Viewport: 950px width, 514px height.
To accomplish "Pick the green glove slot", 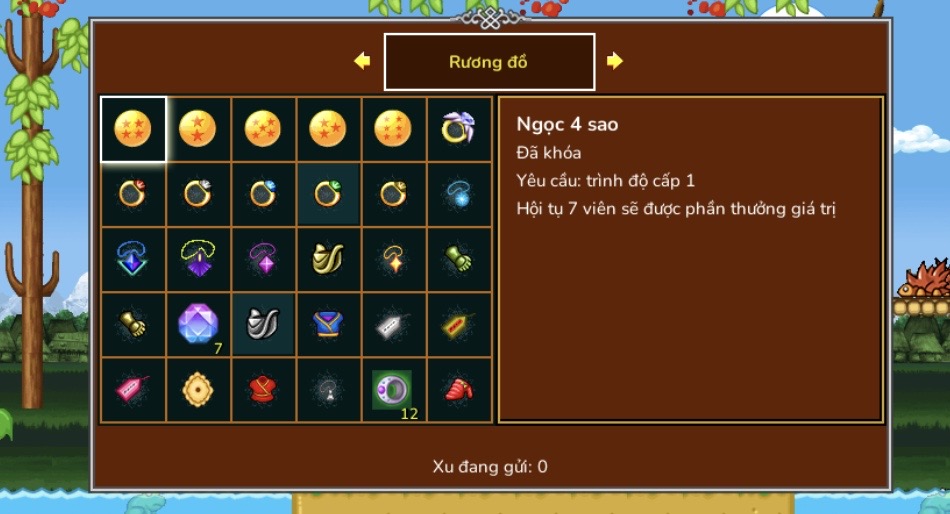I will (459, 259).
